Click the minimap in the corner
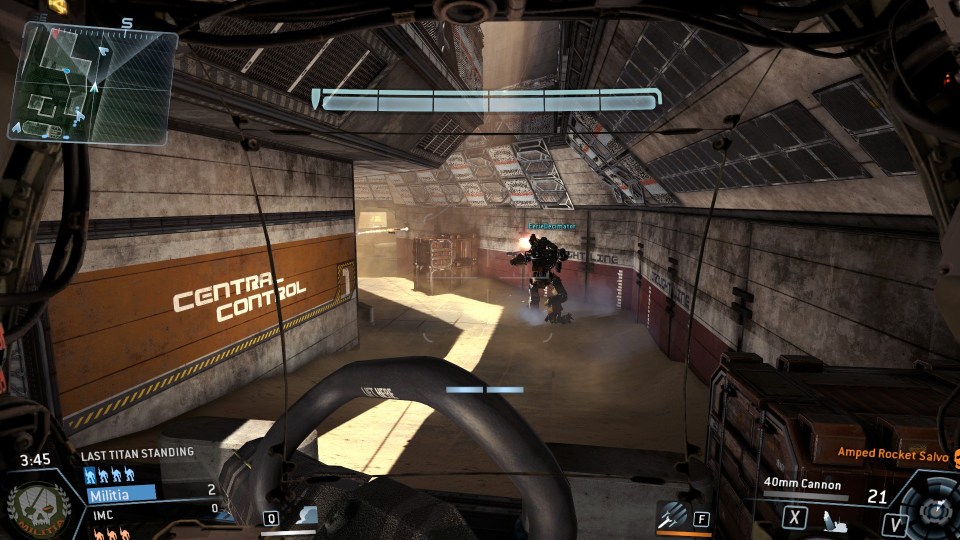Image resolution: width=960 pixels, height=540 pixels. click(92, 83)
